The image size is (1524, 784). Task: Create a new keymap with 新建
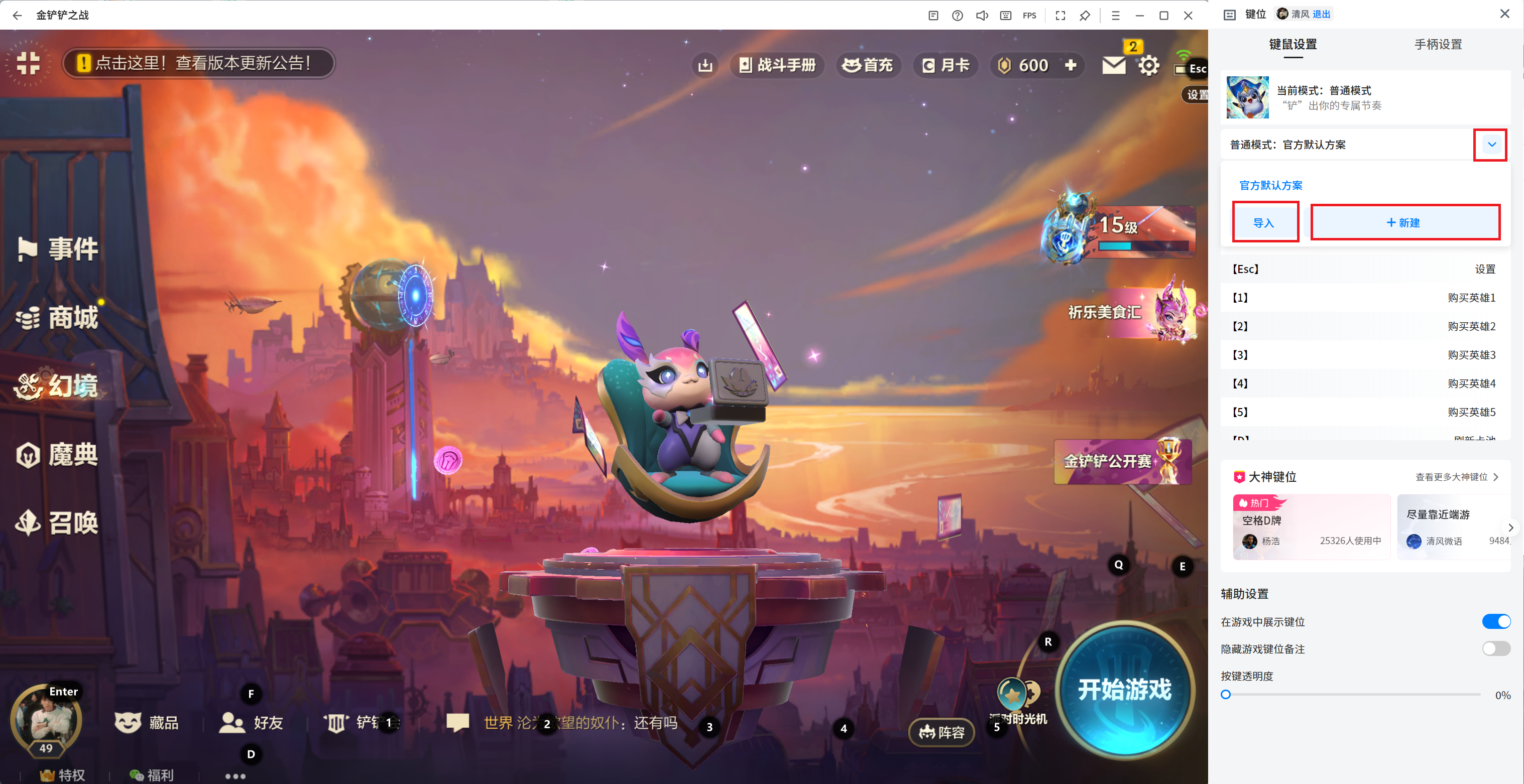coord(1404,223)
